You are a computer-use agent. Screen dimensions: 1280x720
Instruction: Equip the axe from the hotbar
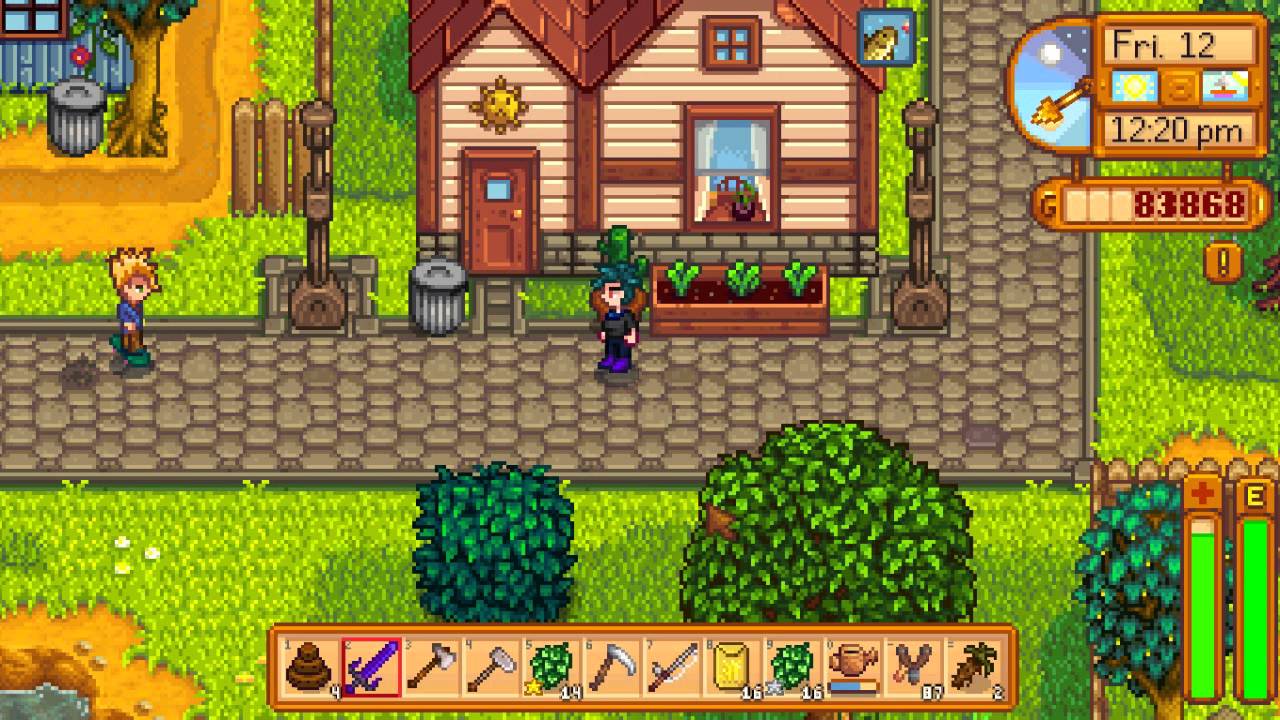point(432,667)
